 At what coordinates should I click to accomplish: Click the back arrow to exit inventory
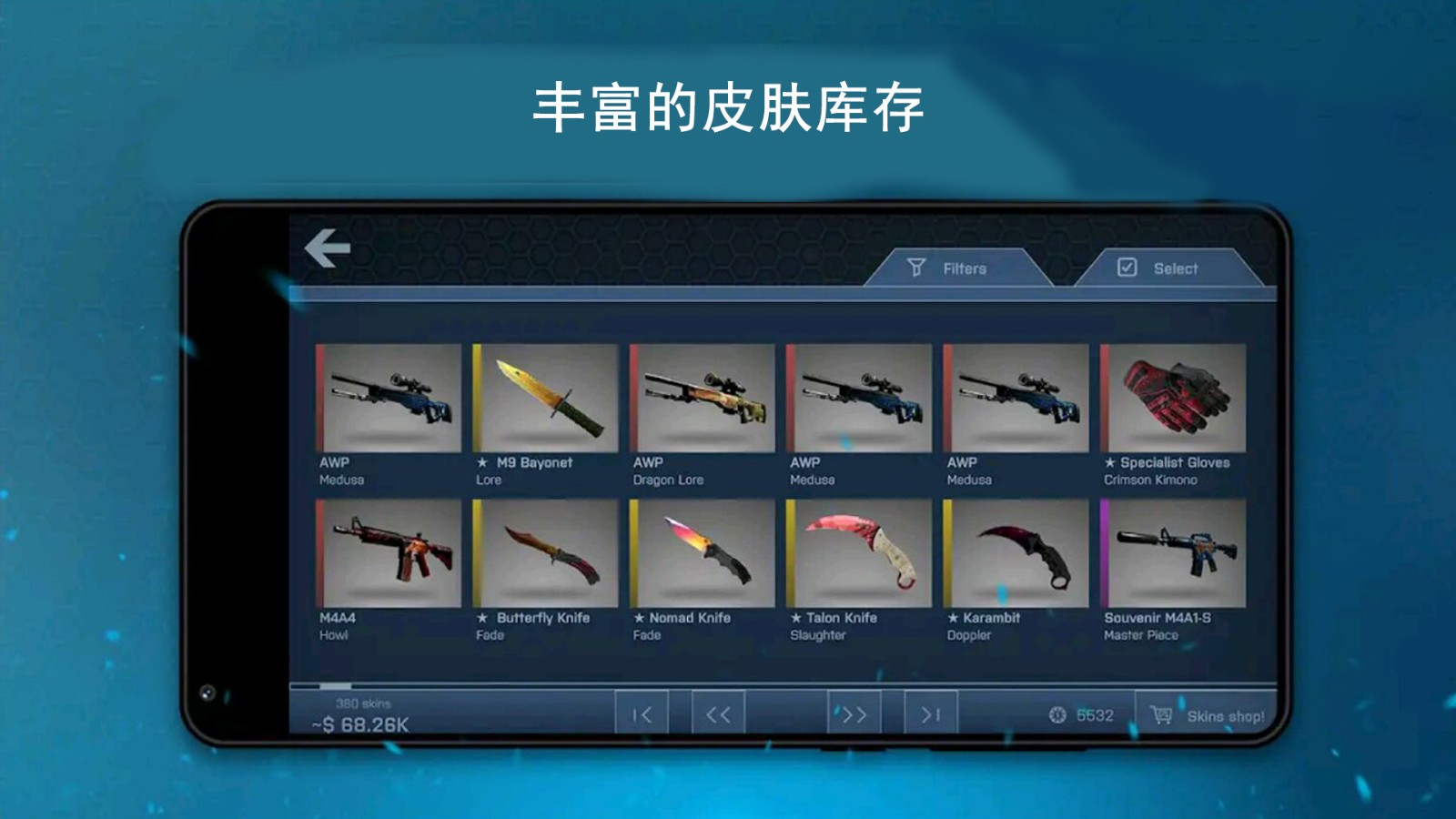(x=330, y=248)
